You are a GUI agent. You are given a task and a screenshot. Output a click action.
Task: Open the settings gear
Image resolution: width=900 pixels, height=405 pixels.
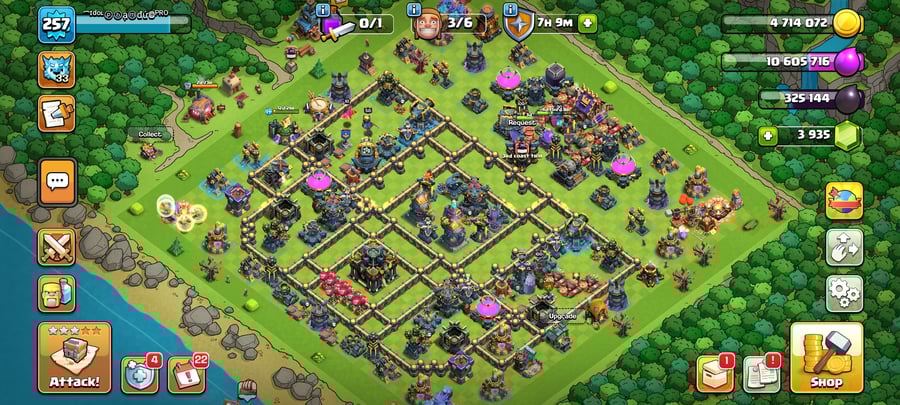click(843, 293)
